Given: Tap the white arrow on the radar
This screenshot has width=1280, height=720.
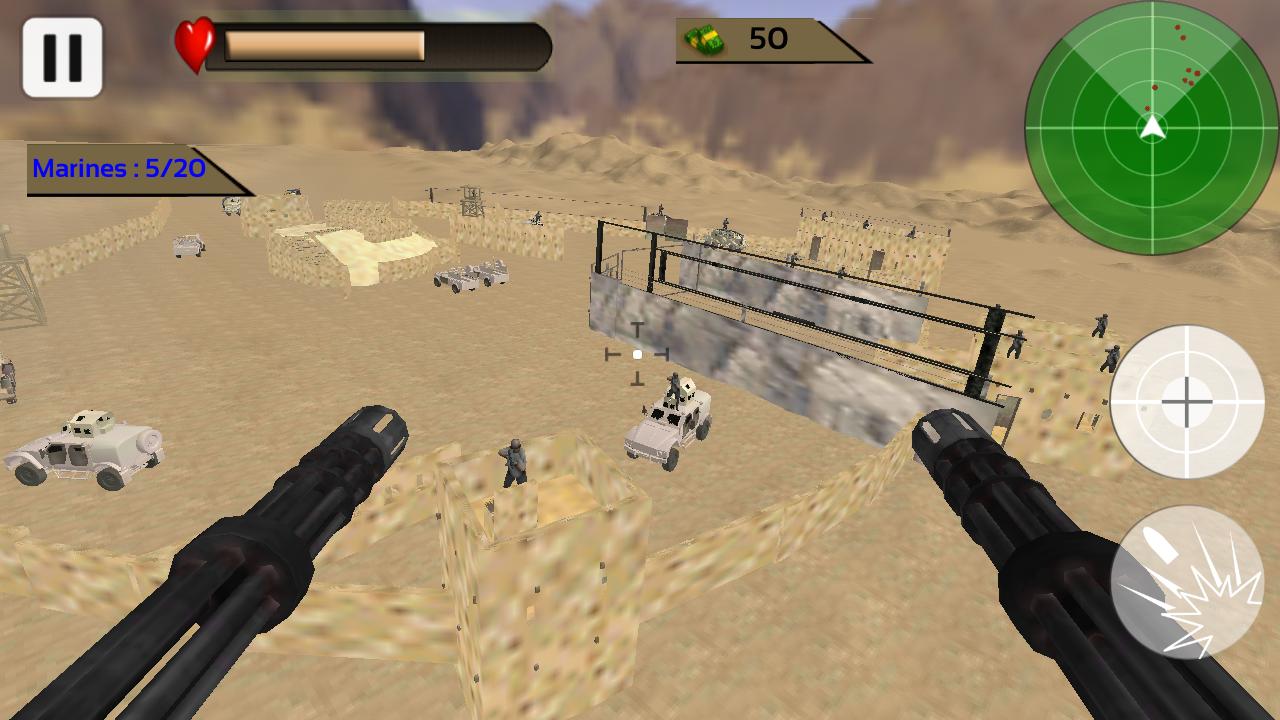Looking at the screenshot, I should 1152,128.
